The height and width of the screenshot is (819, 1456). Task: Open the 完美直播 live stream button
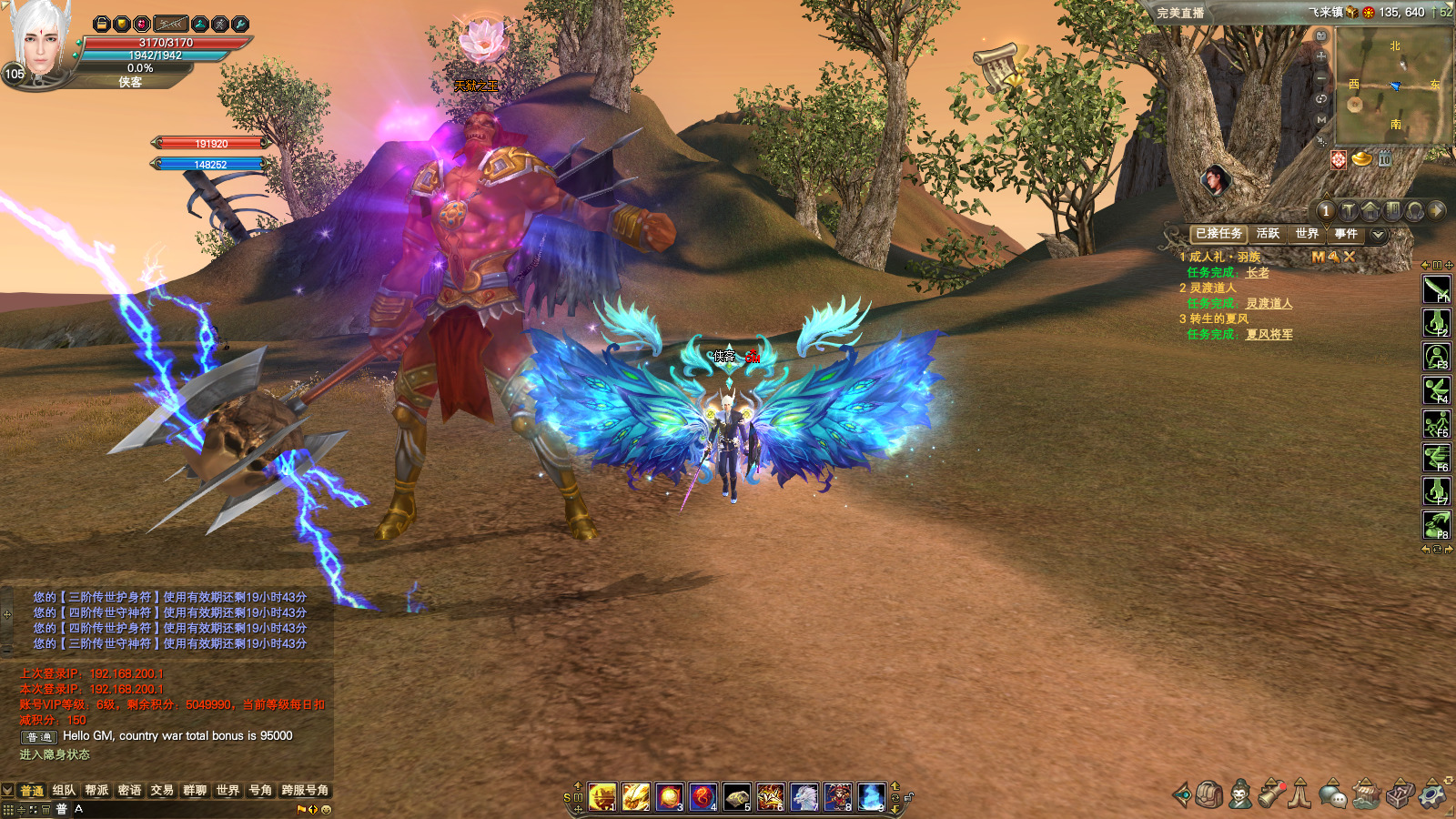tap(1180, 13)
